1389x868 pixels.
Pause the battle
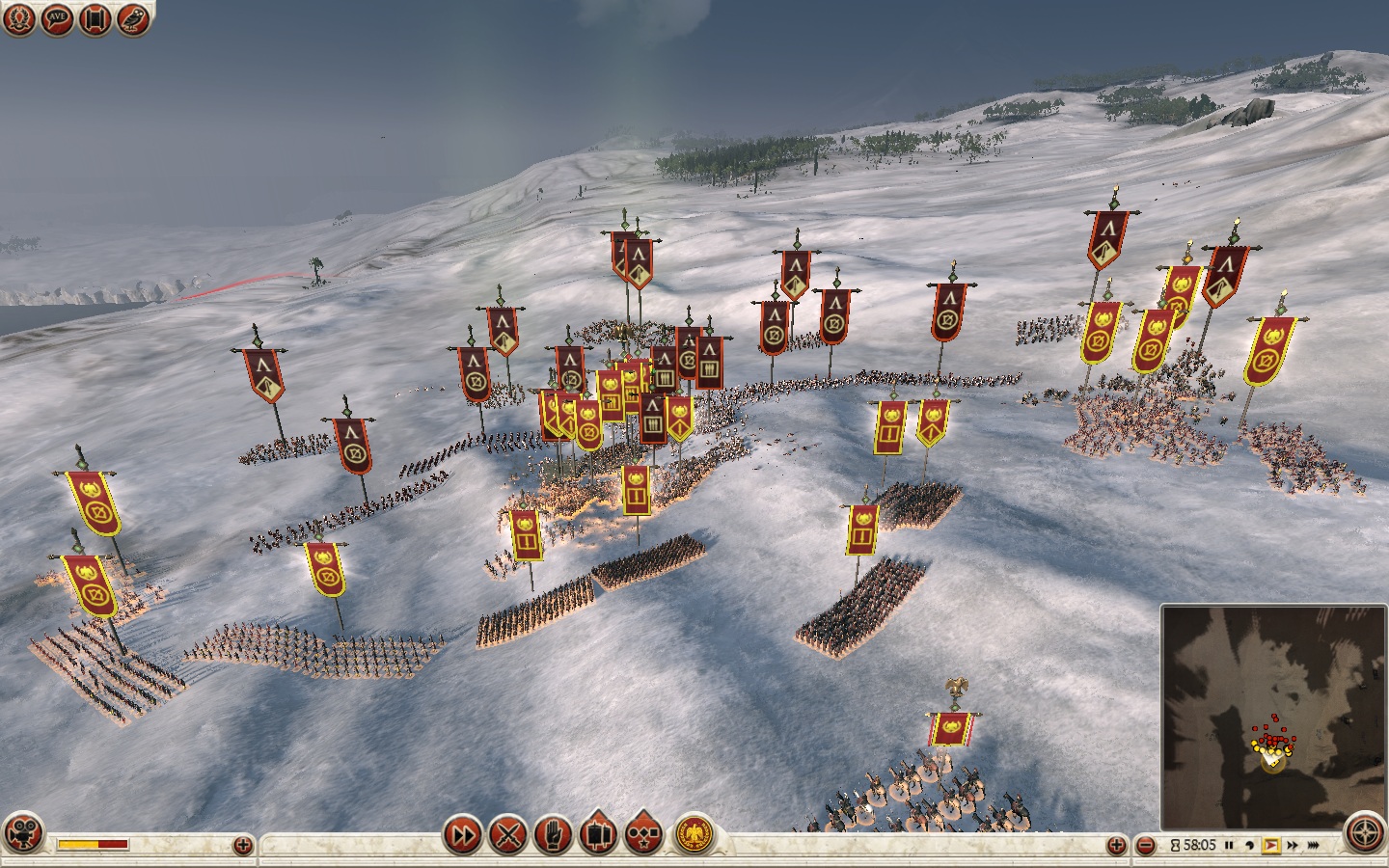[x=1229, y=846]
